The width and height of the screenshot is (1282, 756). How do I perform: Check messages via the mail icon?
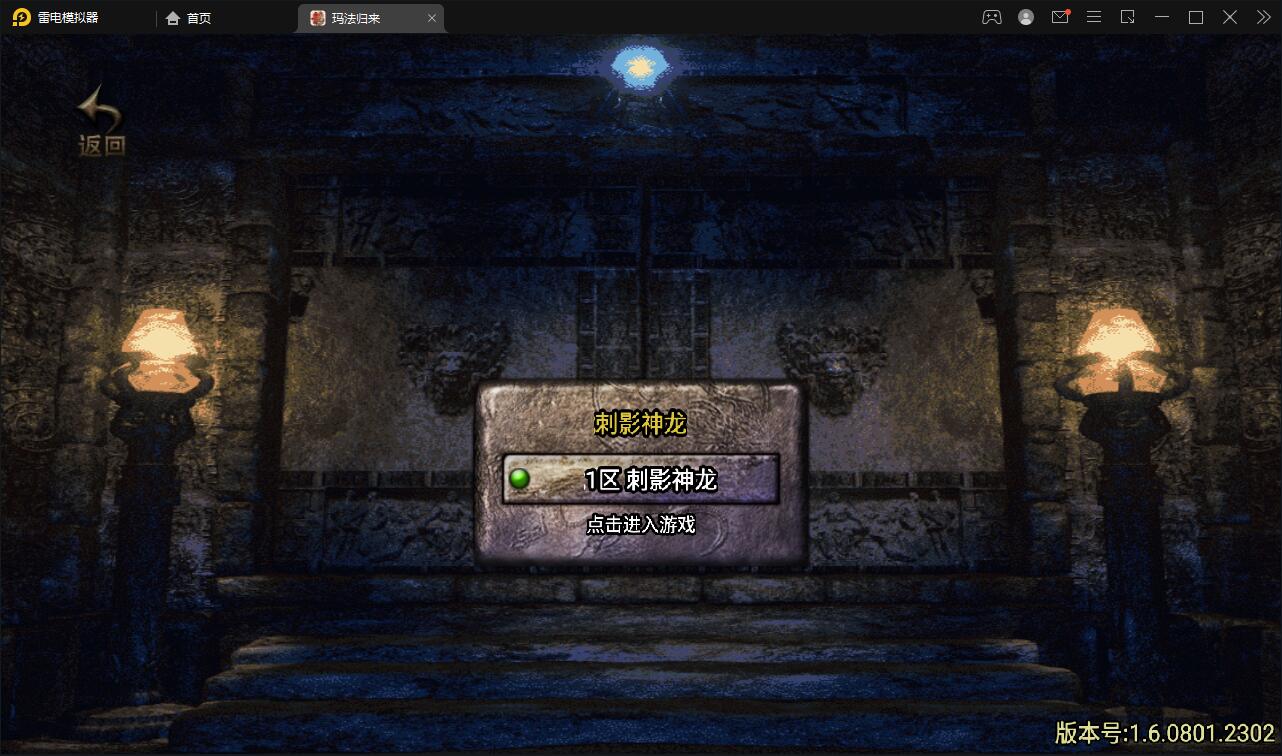(1060, 18)
